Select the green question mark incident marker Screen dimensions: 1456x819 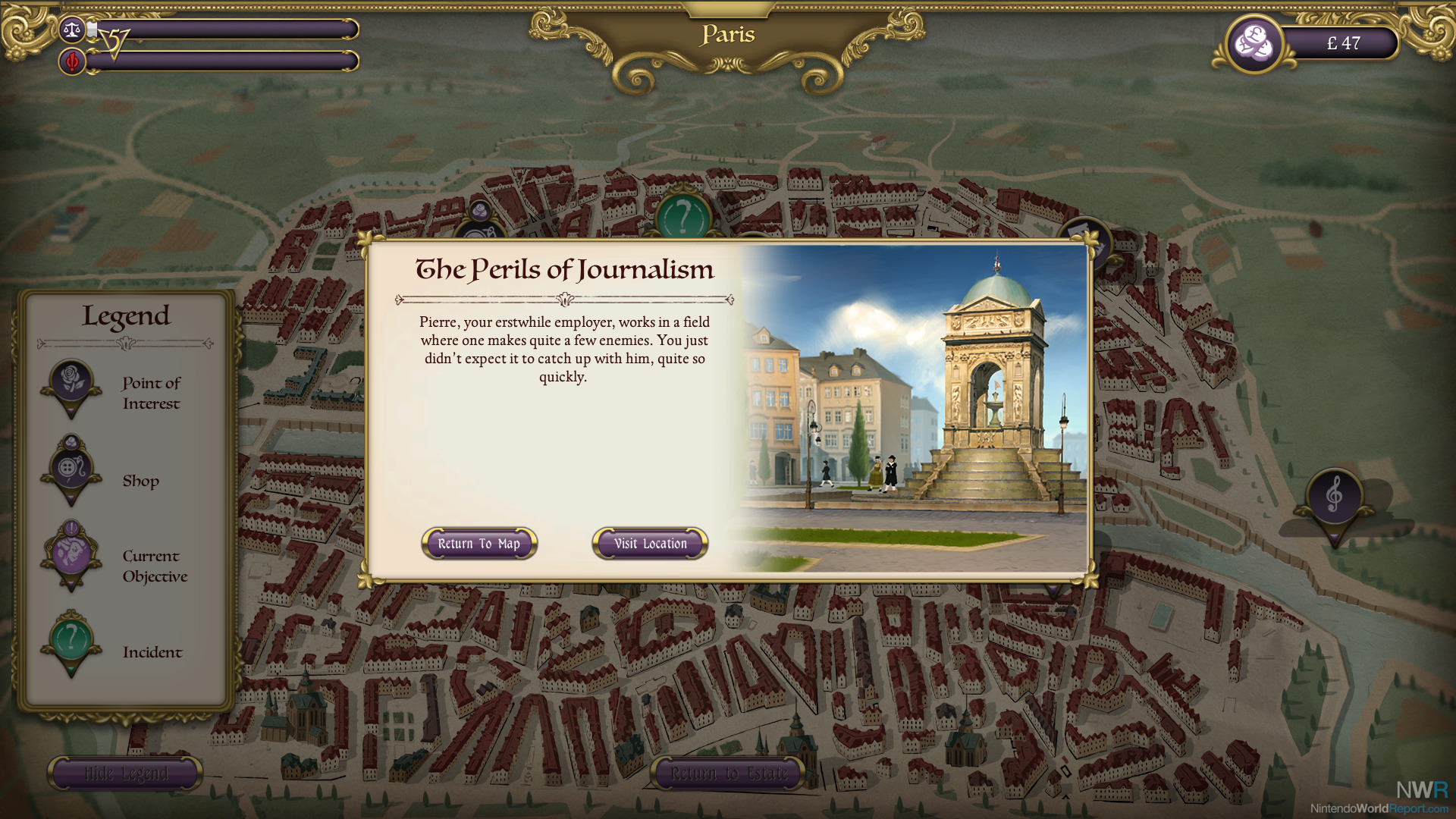pos(682,215)
